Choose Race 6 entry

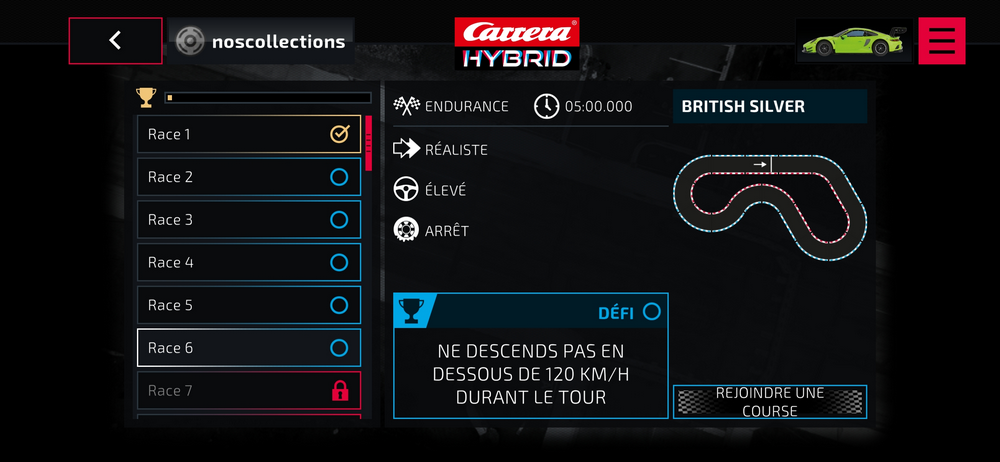click(x=248, y=348)
